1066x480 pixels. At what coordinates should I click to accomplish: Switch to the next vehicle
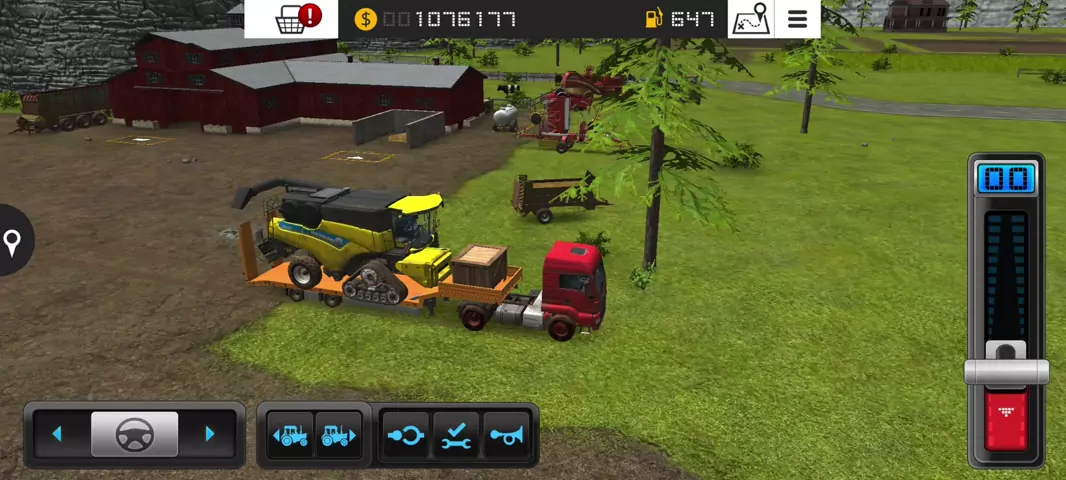pos(338,435)
